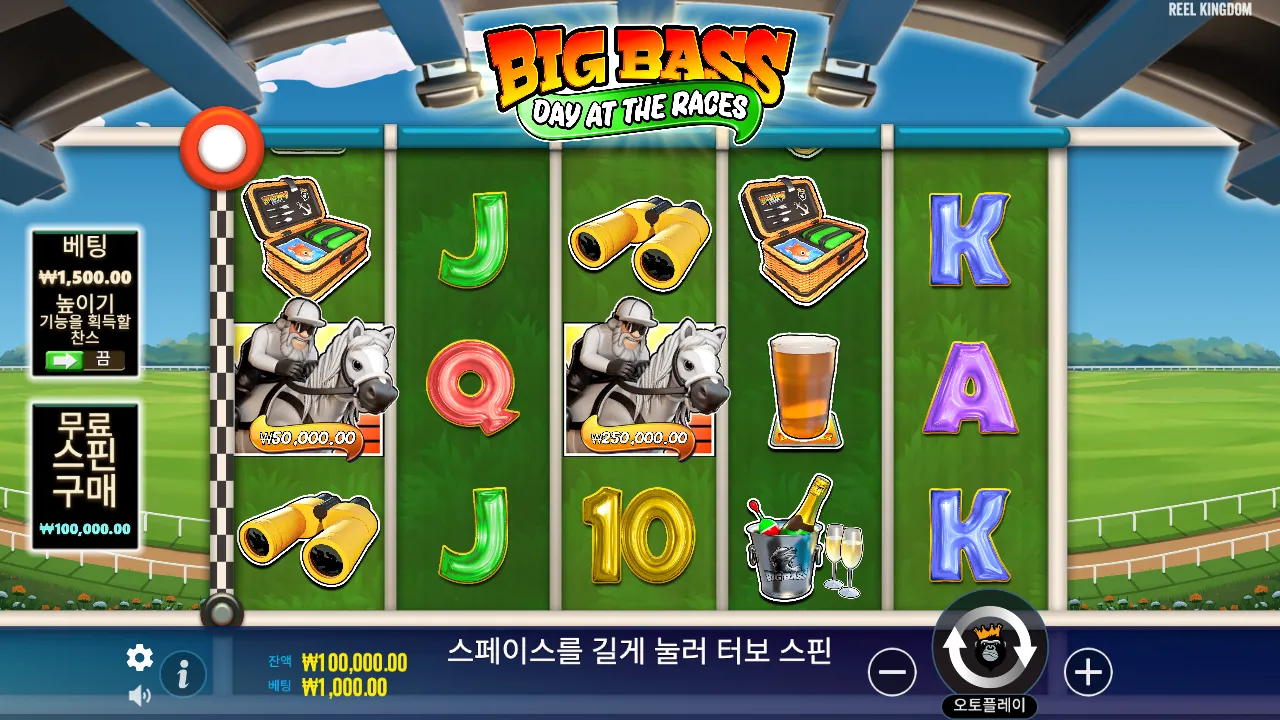Show the game info paytable

pyautogui.click(x=183, y=674)
